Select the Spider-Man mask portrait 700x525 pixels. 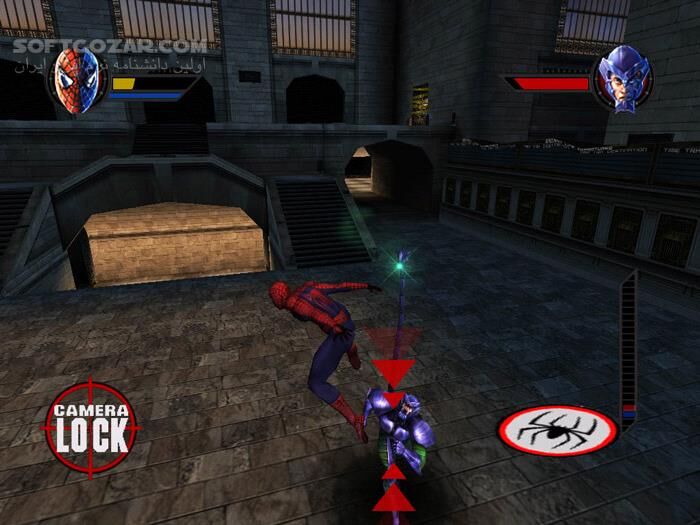point(78,79)
